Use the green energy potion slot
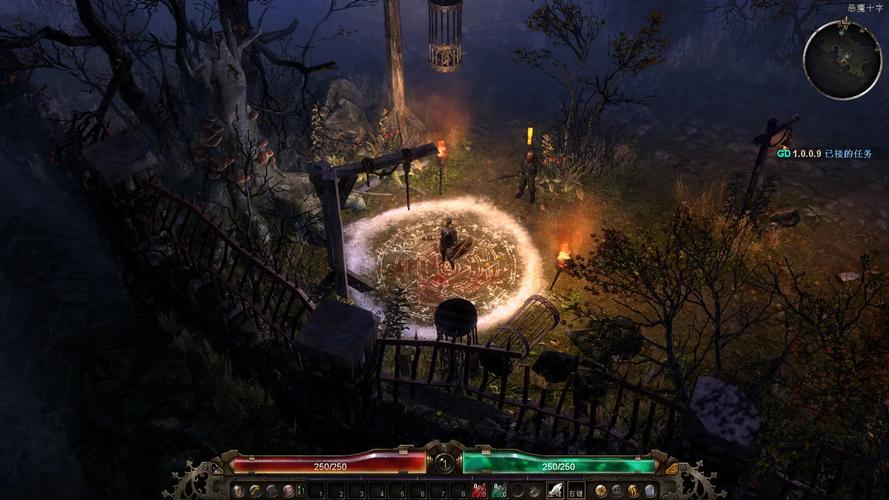Screen dimensions: 889x500 coord(499,491)
